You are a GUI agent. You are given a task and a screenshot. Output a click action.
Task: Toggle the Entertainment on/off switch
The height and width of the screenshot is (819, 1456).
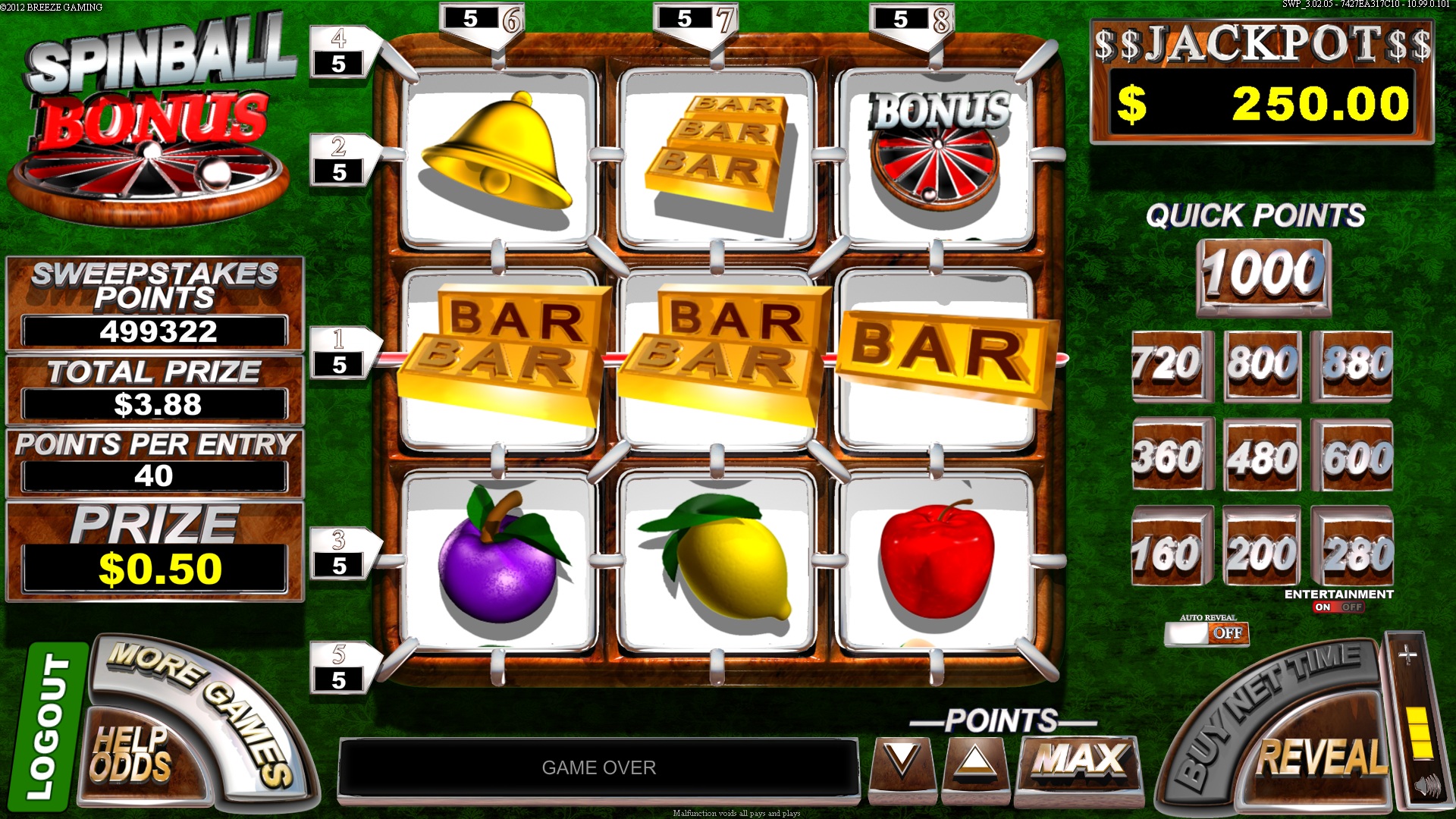pyautogui.click(x=1338, y=607)
